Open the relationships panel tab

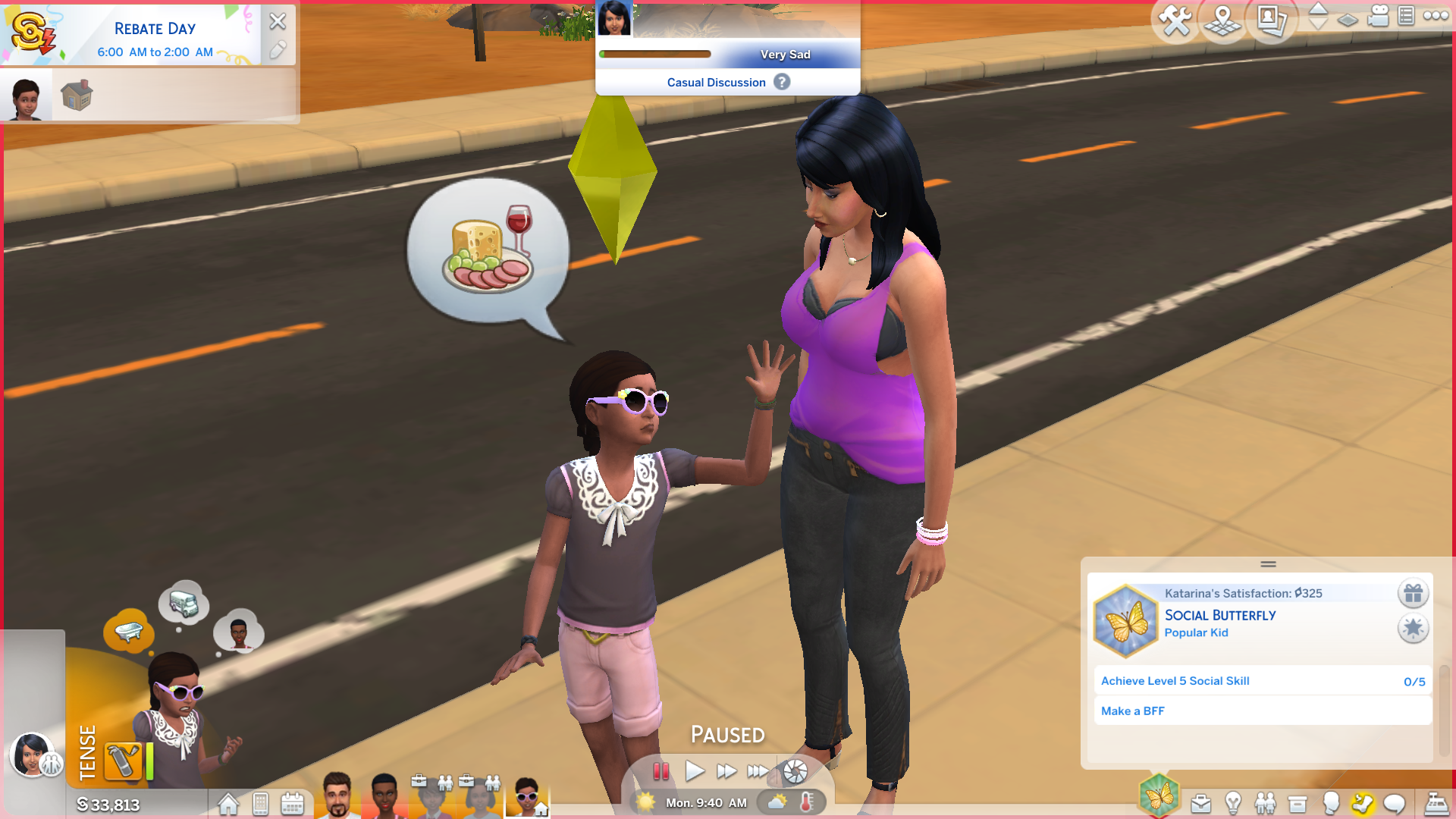(1265, 803)
